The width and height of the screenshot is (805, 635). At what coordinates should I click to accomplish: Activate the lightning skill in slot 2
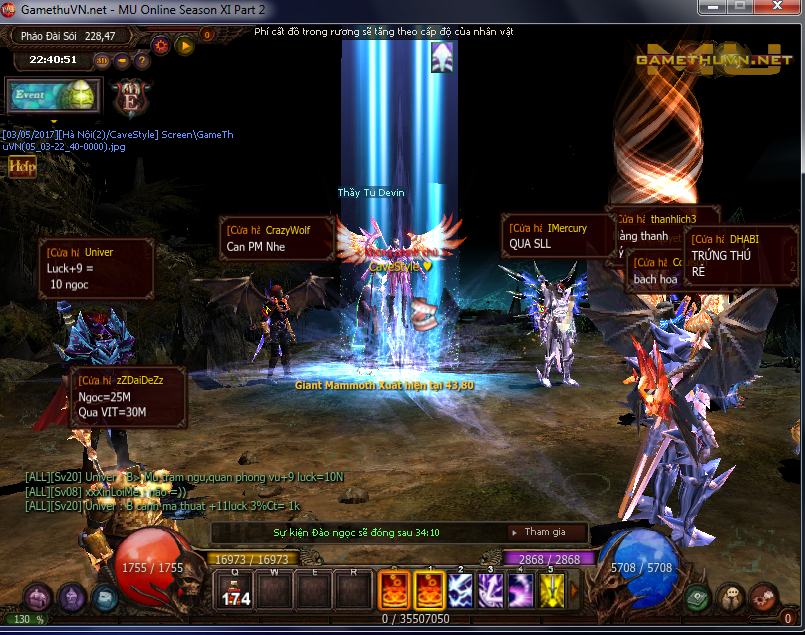pos(461,590)
